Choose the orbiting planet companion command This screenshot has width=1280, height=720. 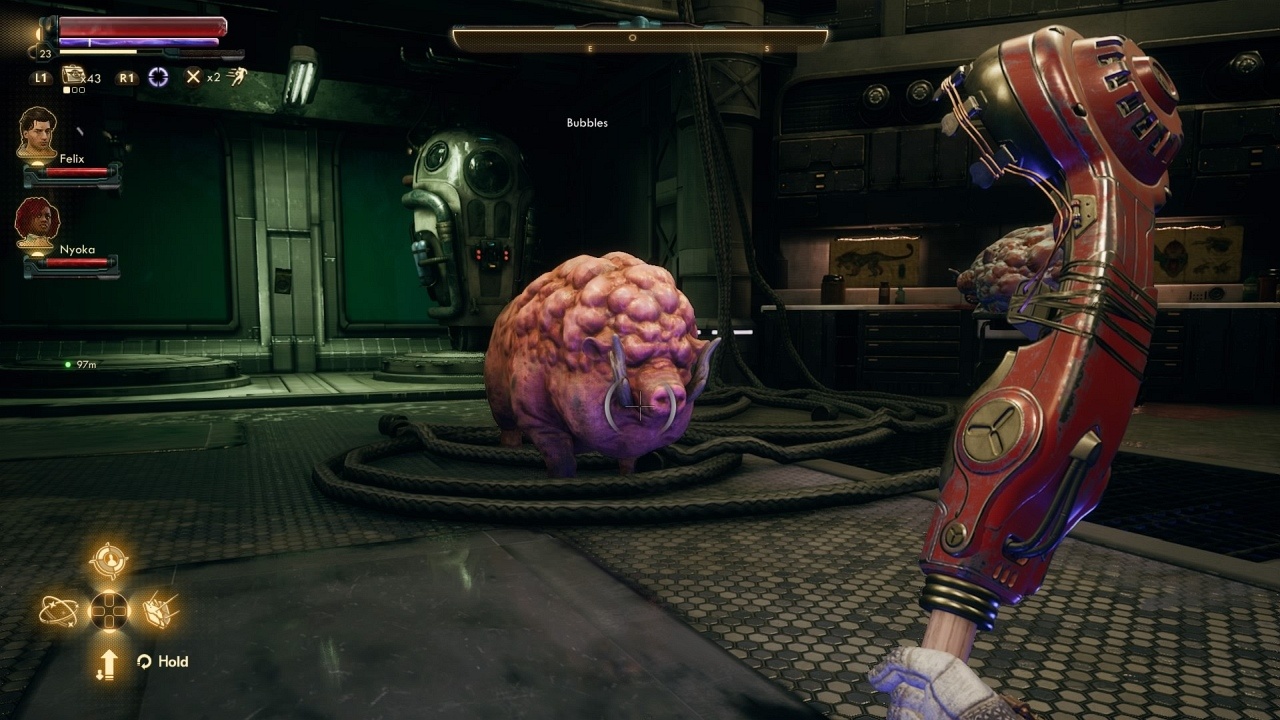coord(58,610)
